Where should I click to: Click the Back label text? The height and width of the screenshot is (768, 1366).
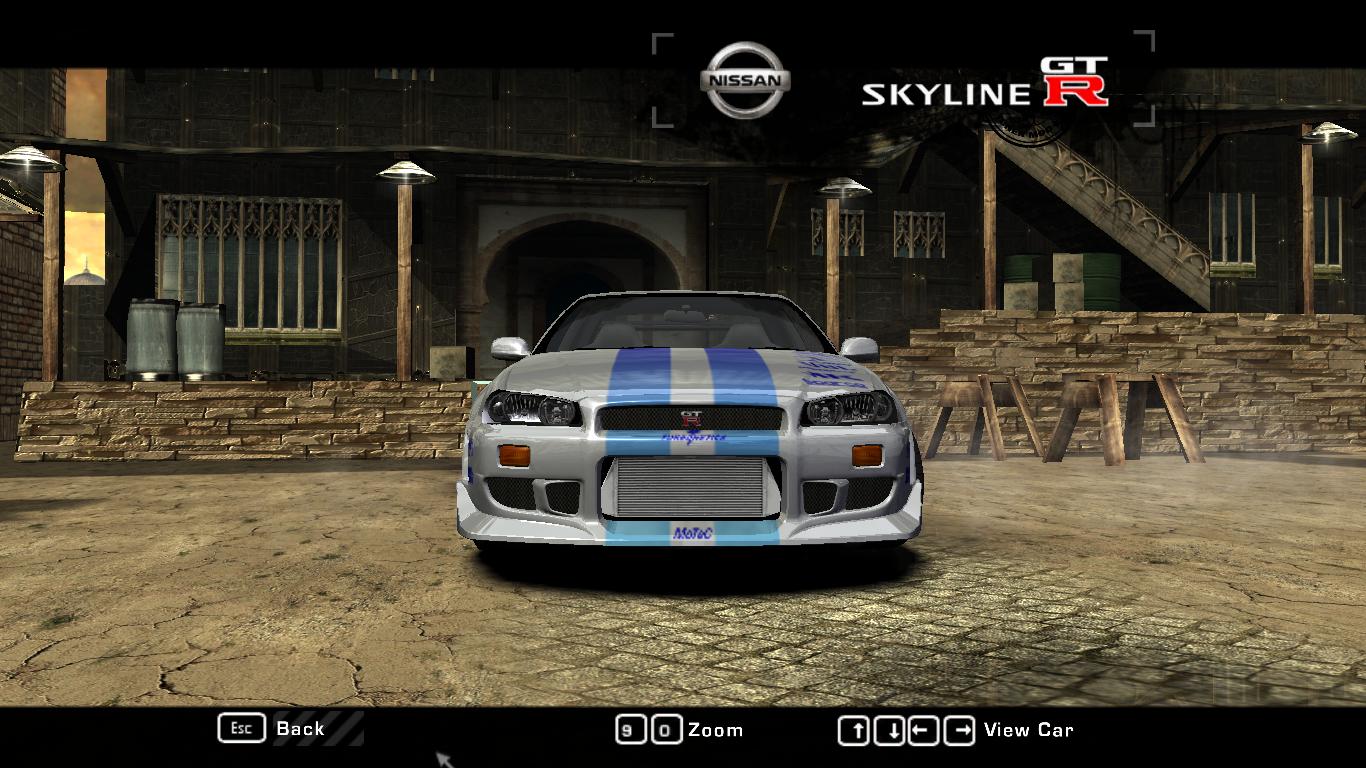[300, 730]
